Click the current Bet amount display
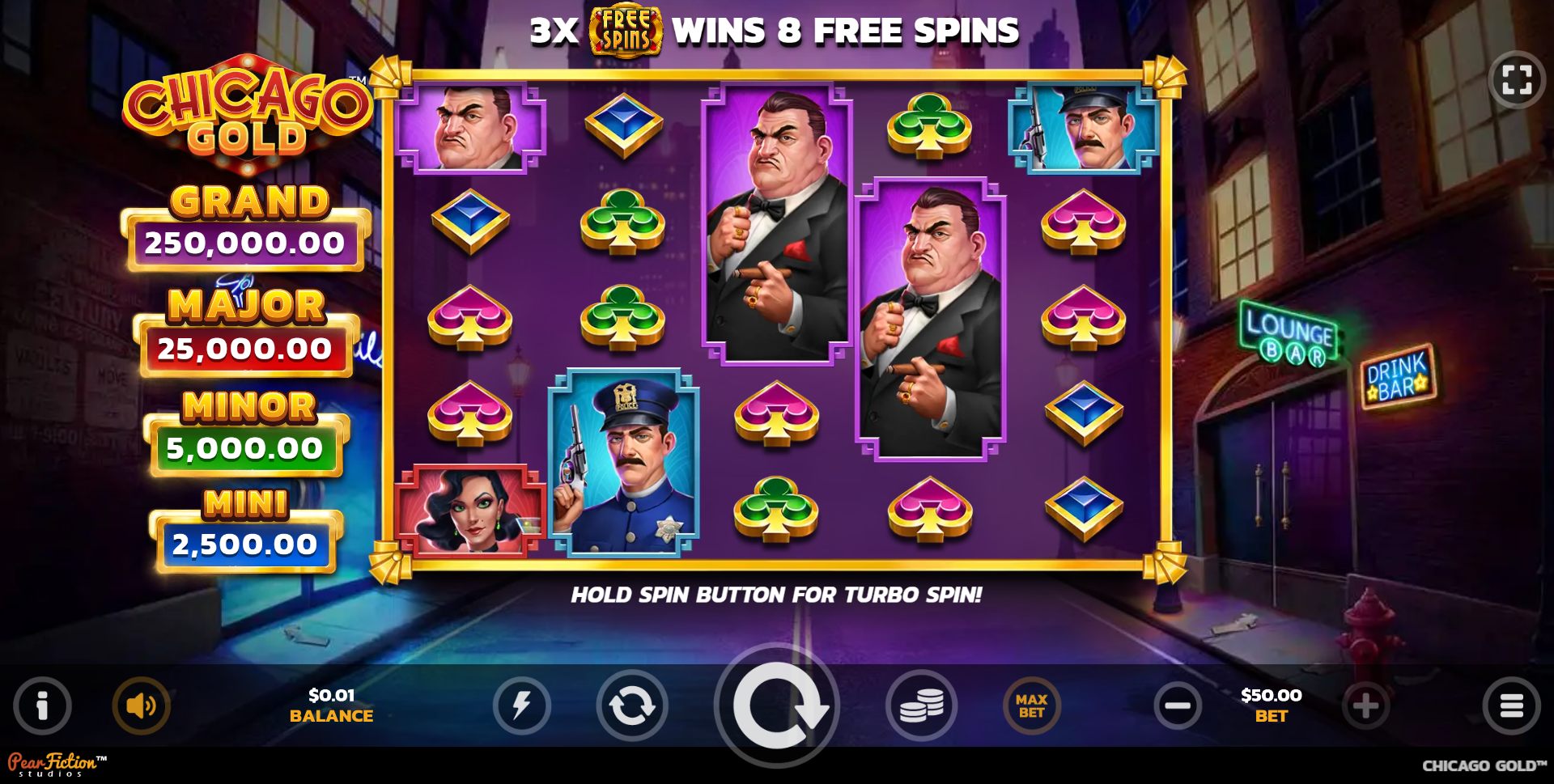1554x784 pixels. 1271,706
